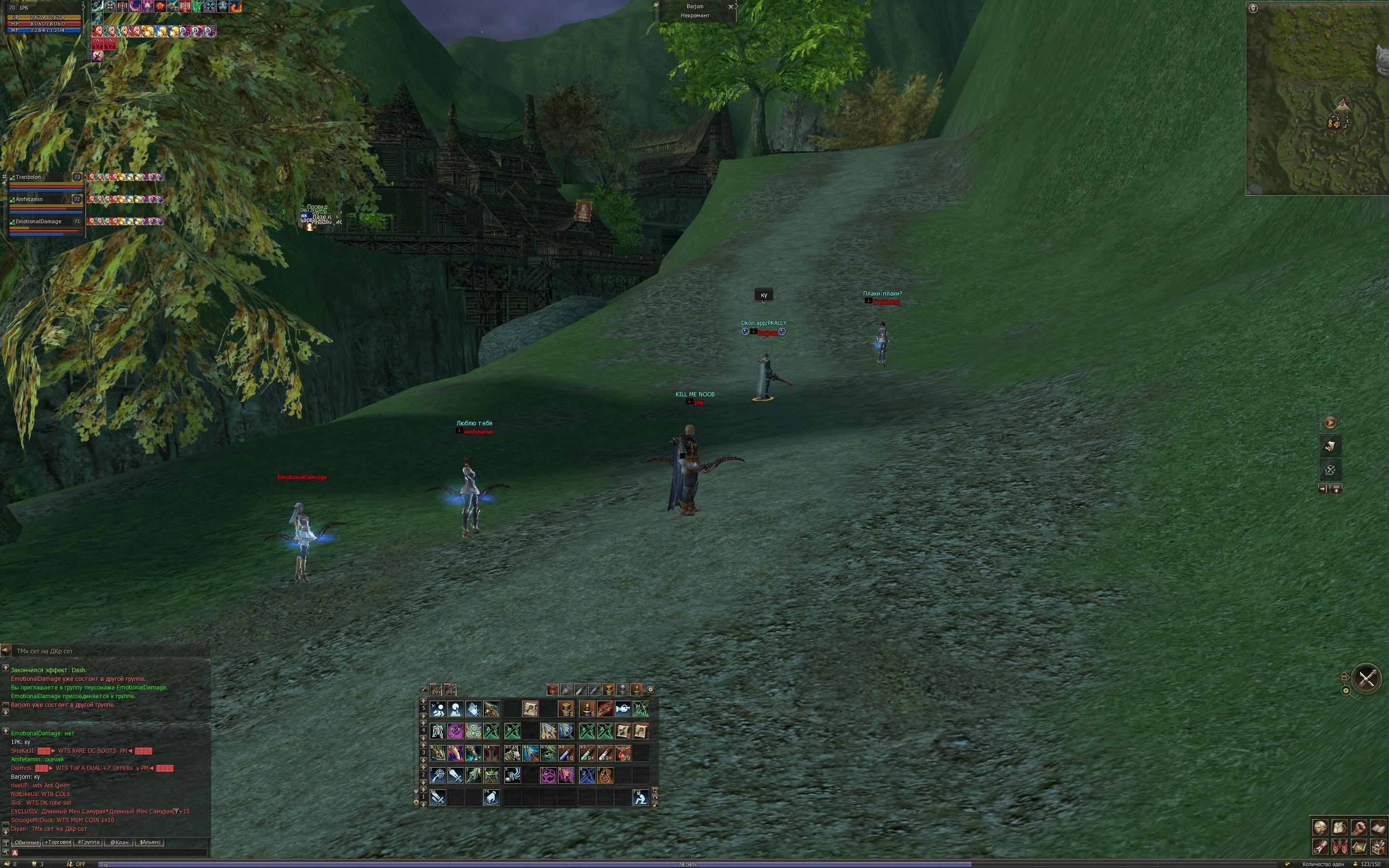This screenshot has width=1389, height=868.
Task: Click the orange play button on side panel
Action: coord(1330,422)
